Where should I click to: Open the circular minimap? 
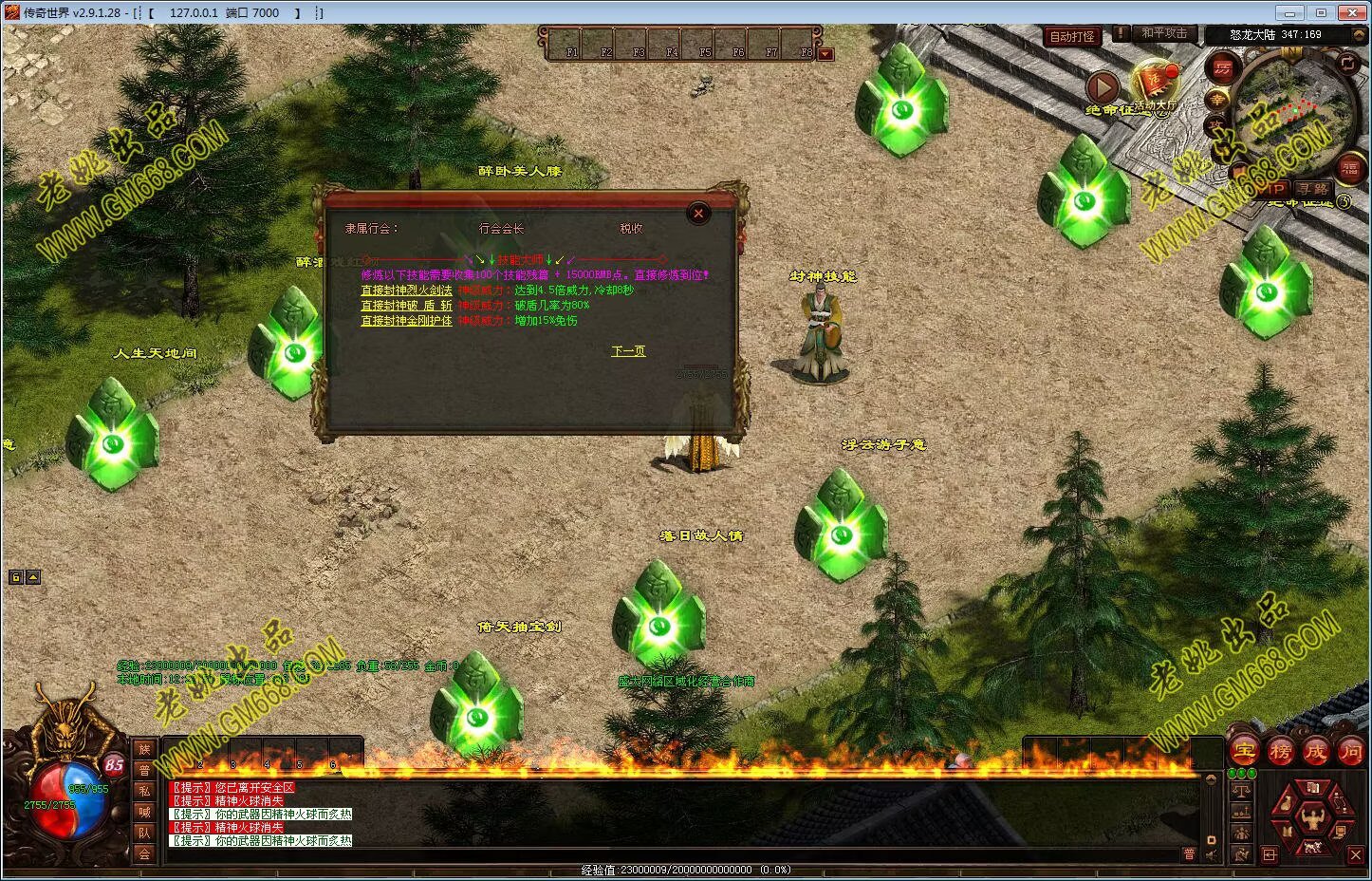(x=1293, y=112)
